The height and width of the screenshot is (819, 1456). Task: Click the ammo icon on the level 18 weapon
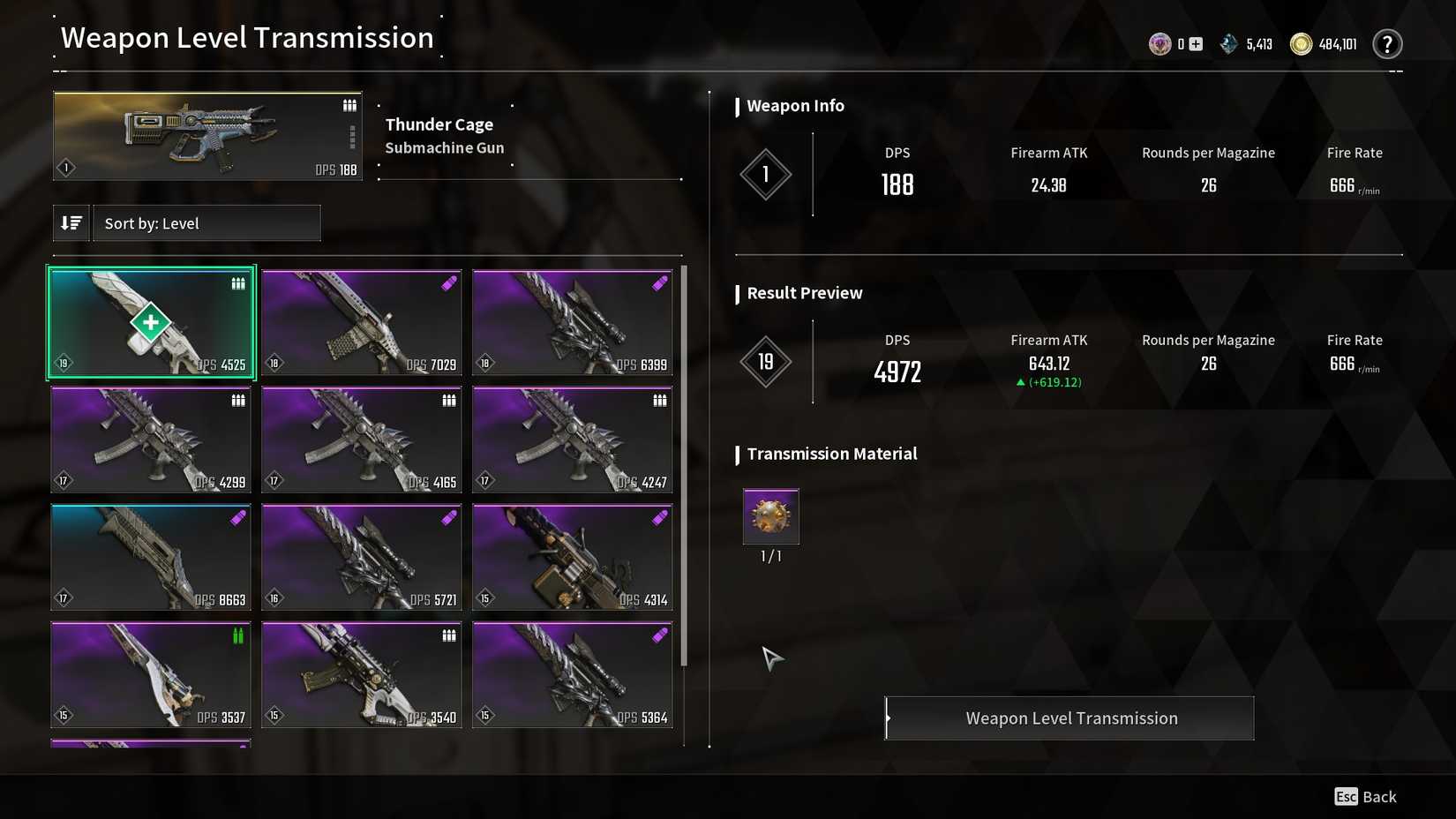[448, 282]
